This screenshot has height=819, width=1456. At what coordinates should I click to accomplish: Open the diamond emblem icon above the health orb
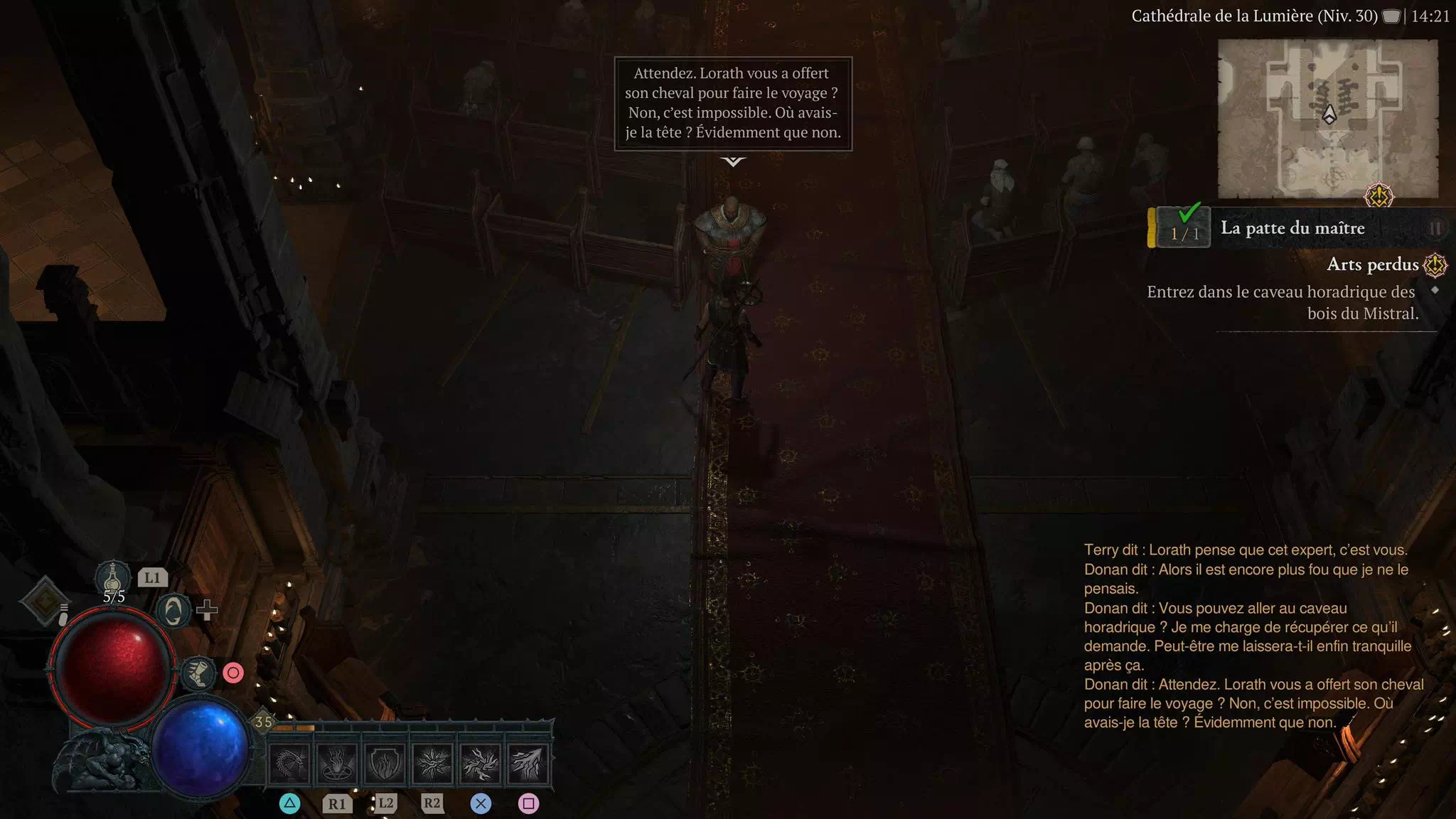click(44, 601)
